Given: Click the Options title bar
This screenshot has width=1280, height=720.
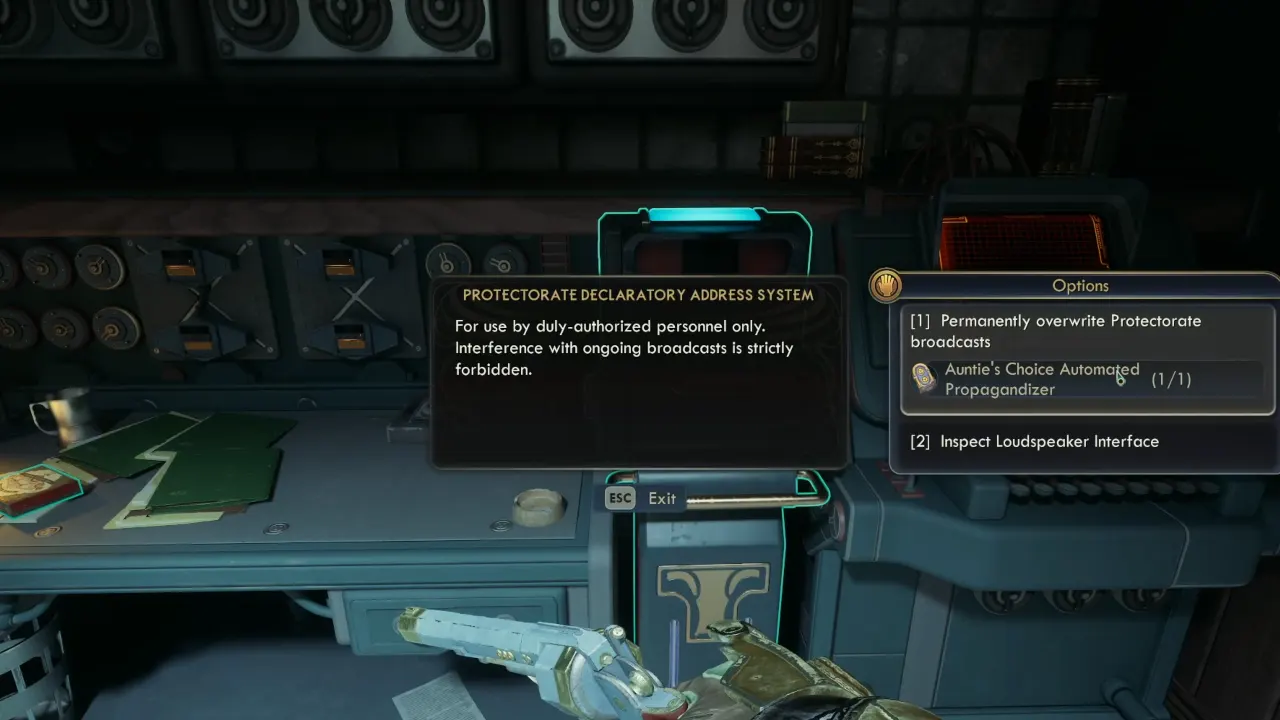Looking at the screenshot, I should pyautogui.click(x=1080, y=286).
